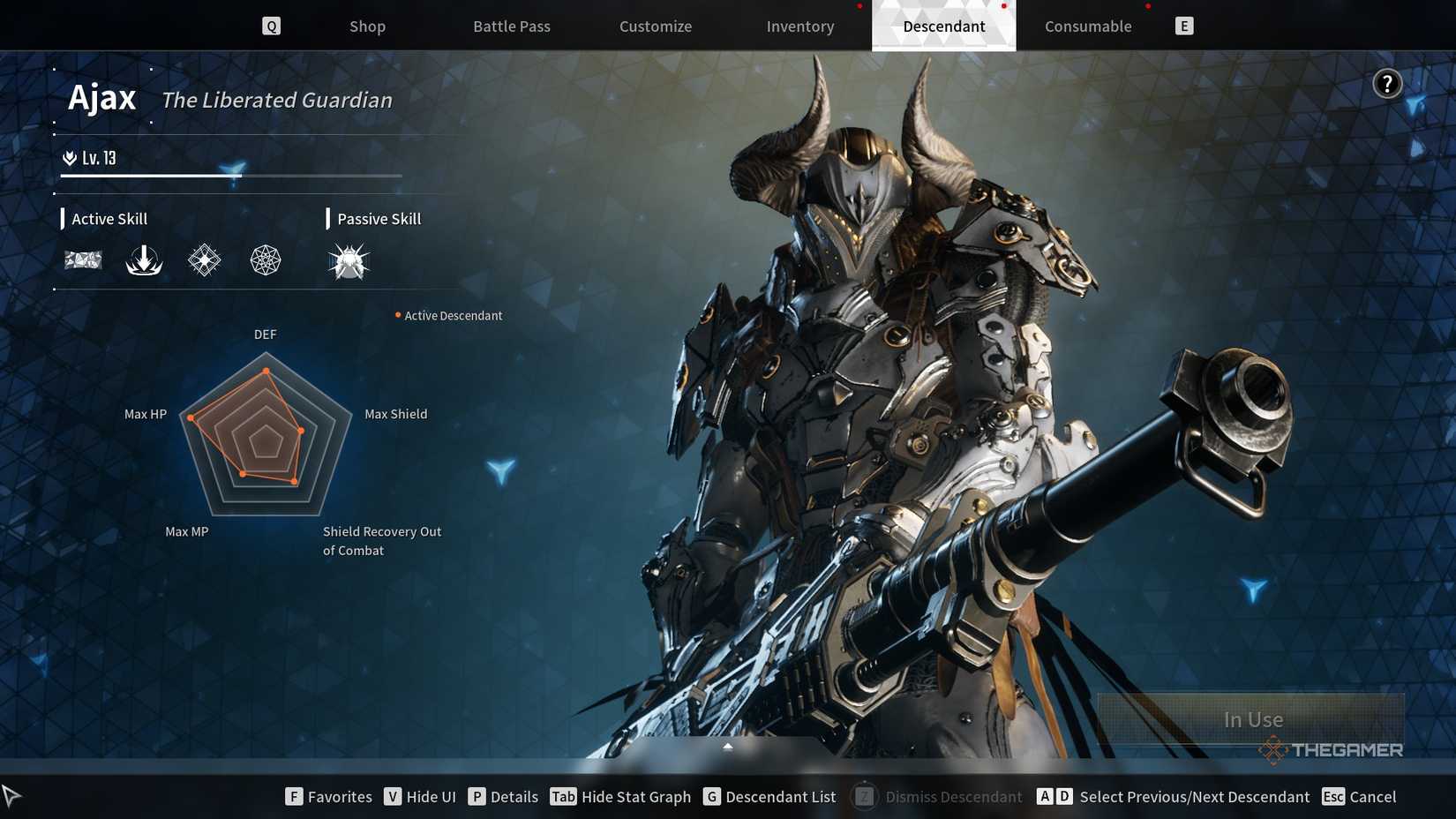Click the level icon beside Lv. 13

tap(69, 157)
